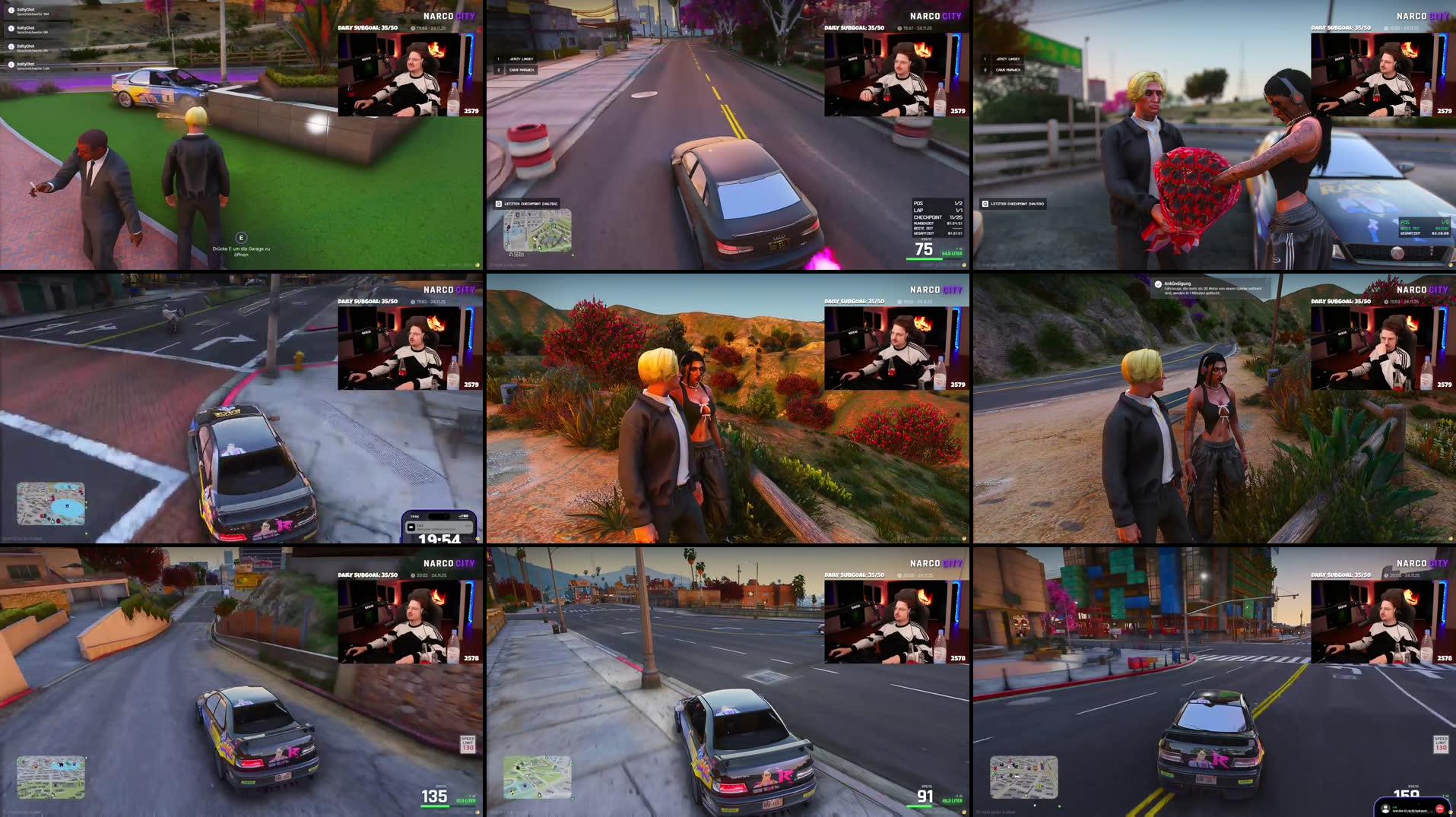Click the green fuel level bar

coord(924,259)
